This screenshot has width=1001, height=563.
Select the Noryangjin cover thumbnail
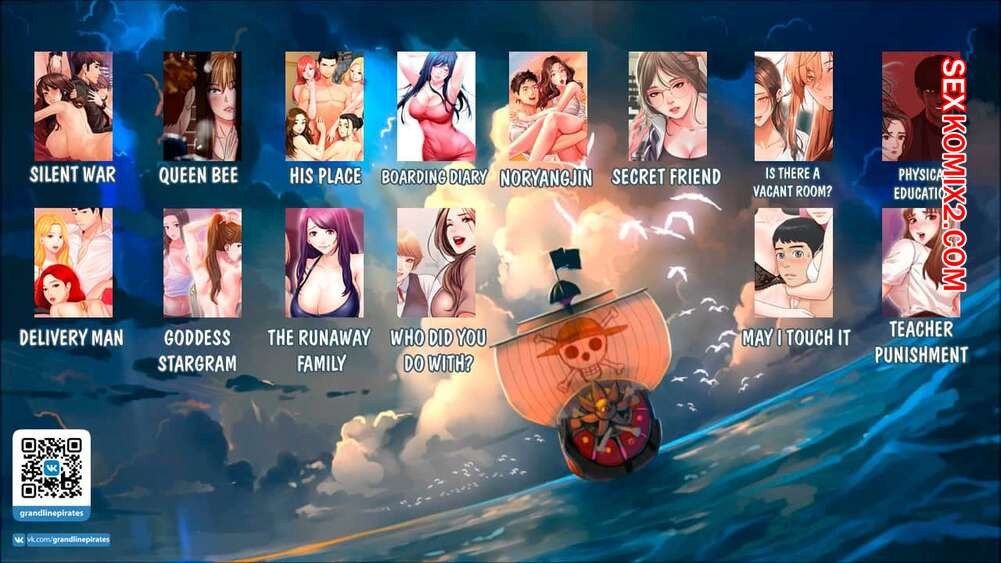(548, 106)
